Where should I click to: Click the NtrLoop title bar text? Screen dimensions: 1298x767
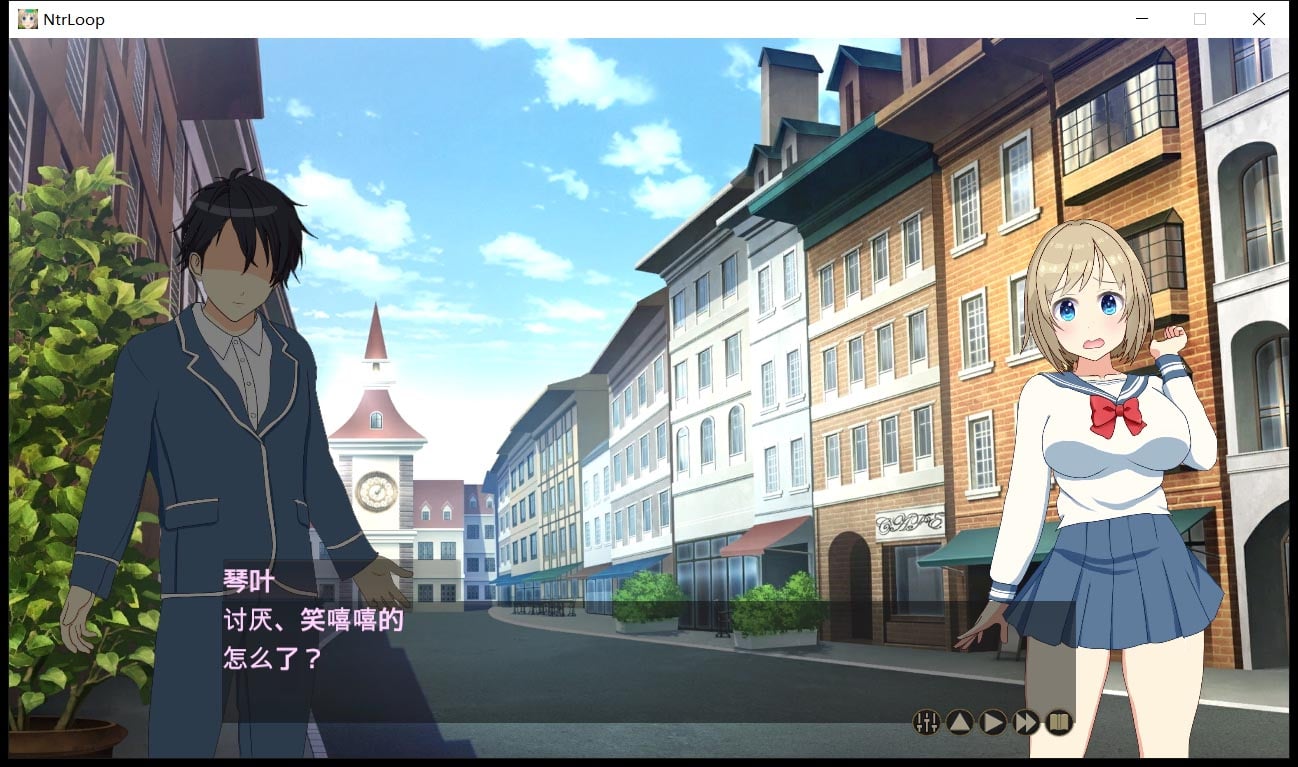pos(72,18)
